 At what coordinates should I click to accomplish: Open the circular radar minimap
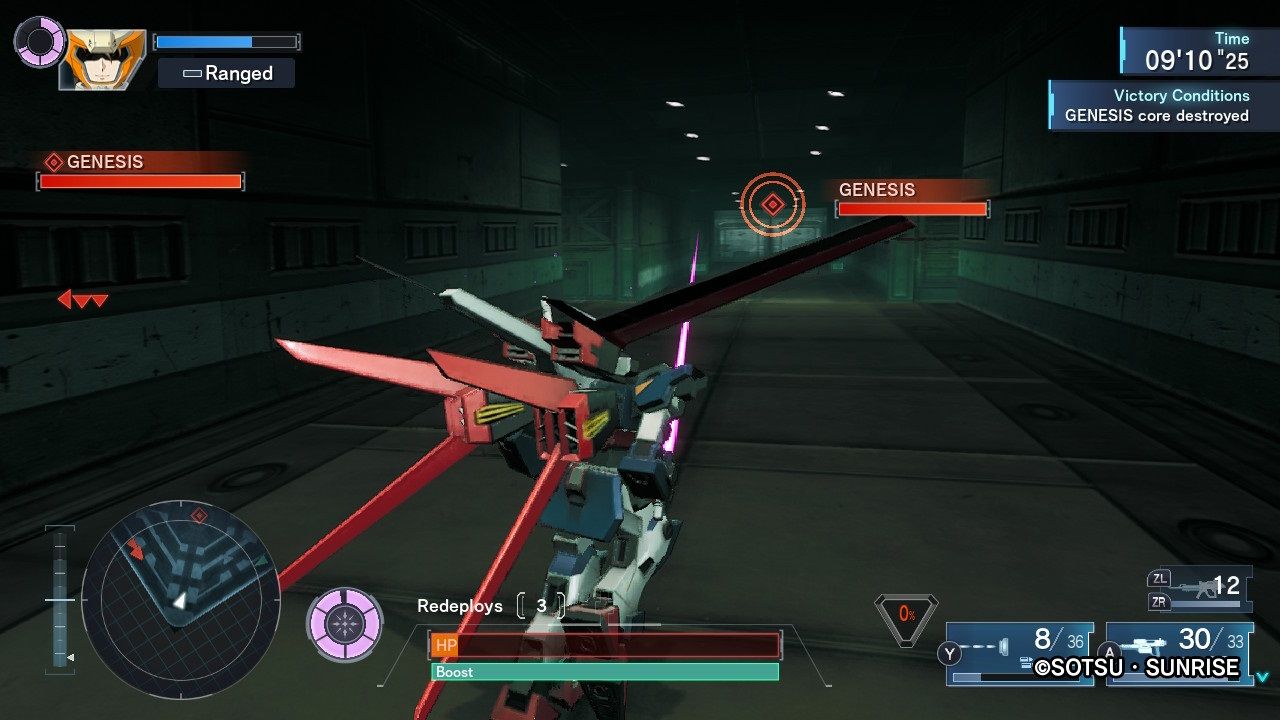(x=180, y=599)
